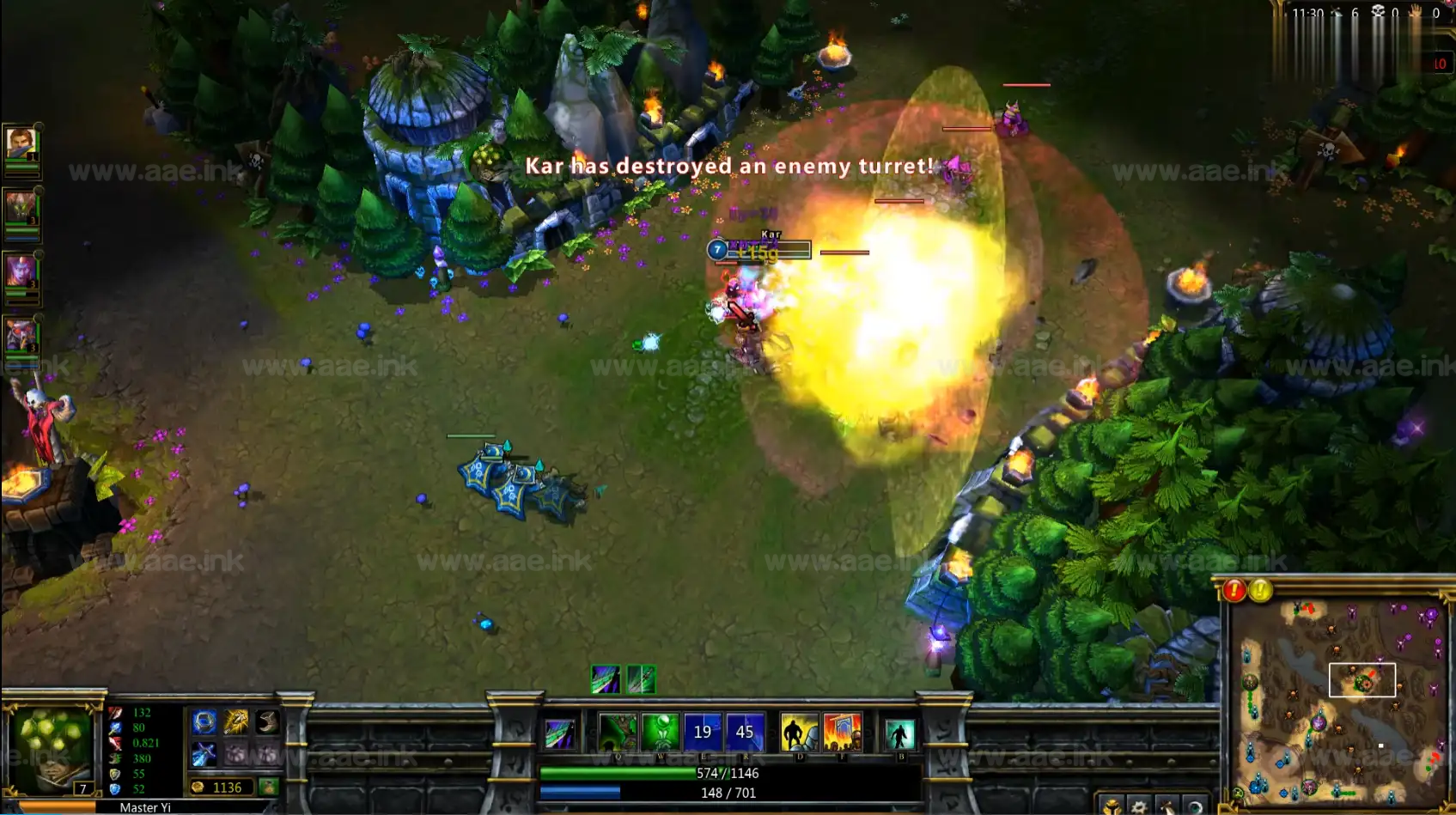Activate the Meditate ability (W)
Screen dimensions: 1456x815
[x=661, y=733]
